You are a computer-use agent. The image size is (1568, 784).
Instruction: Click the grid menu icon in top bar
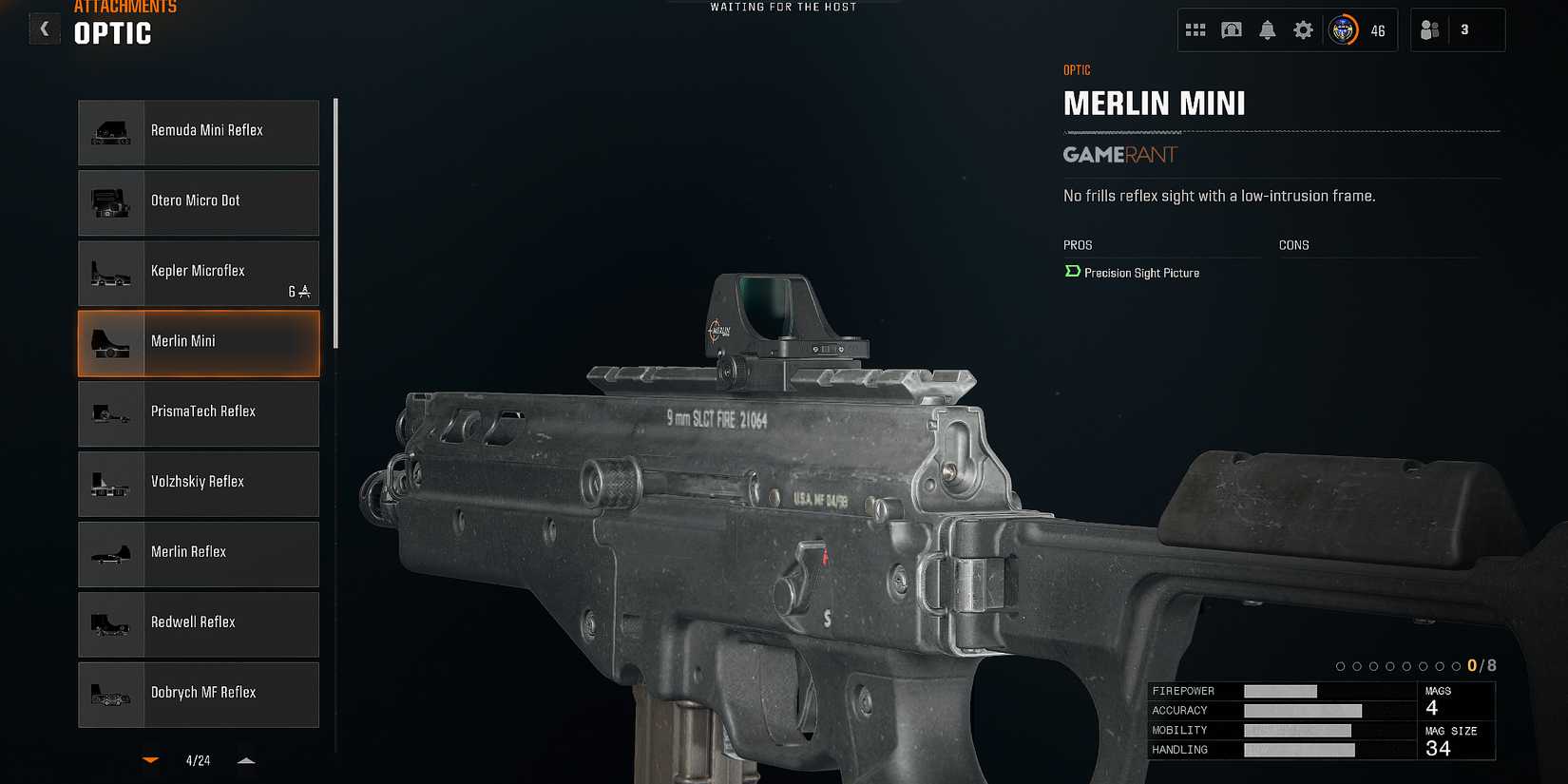click(1195, 29)
